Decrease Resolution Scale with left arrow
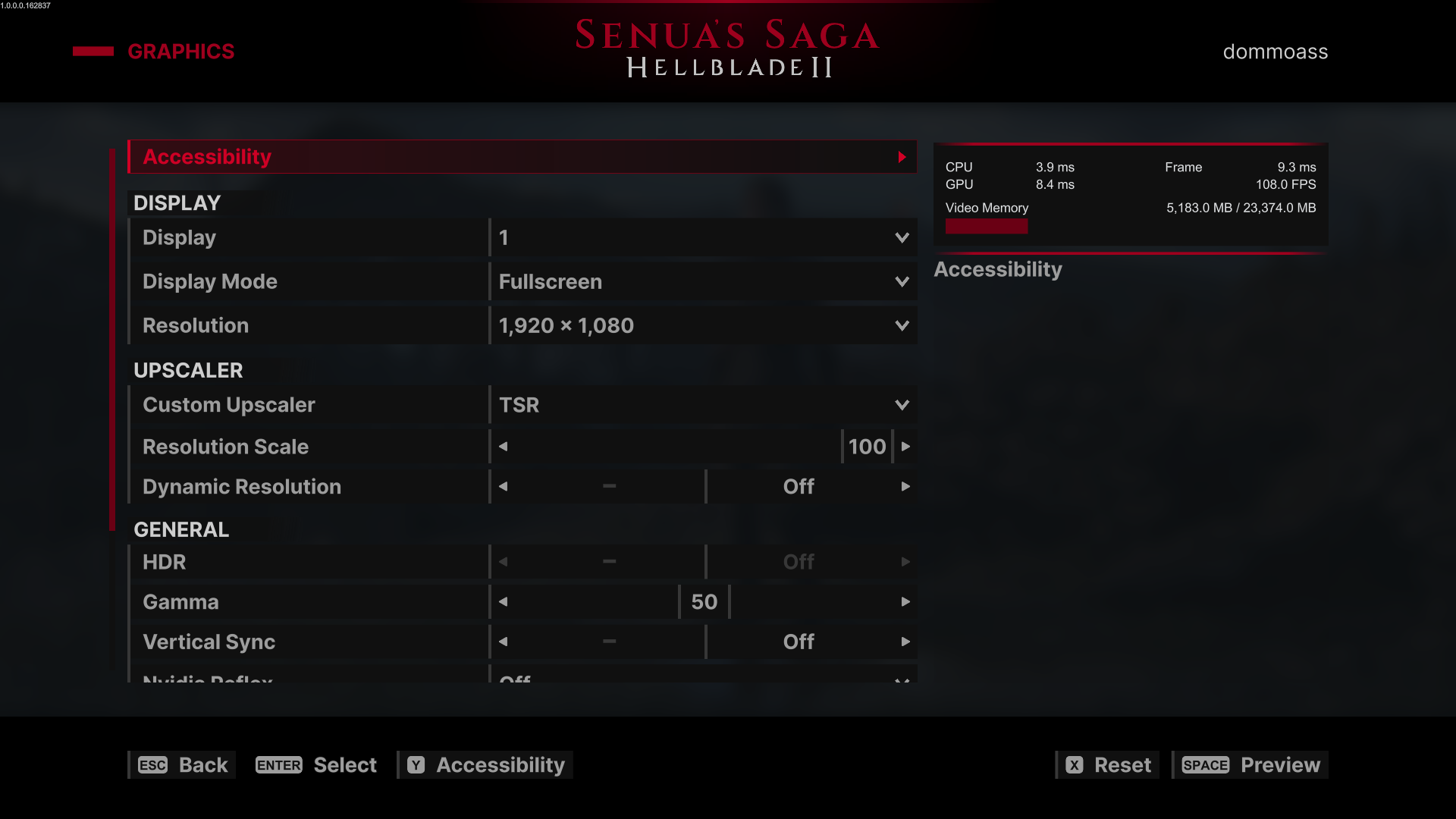 click(504, 447)
